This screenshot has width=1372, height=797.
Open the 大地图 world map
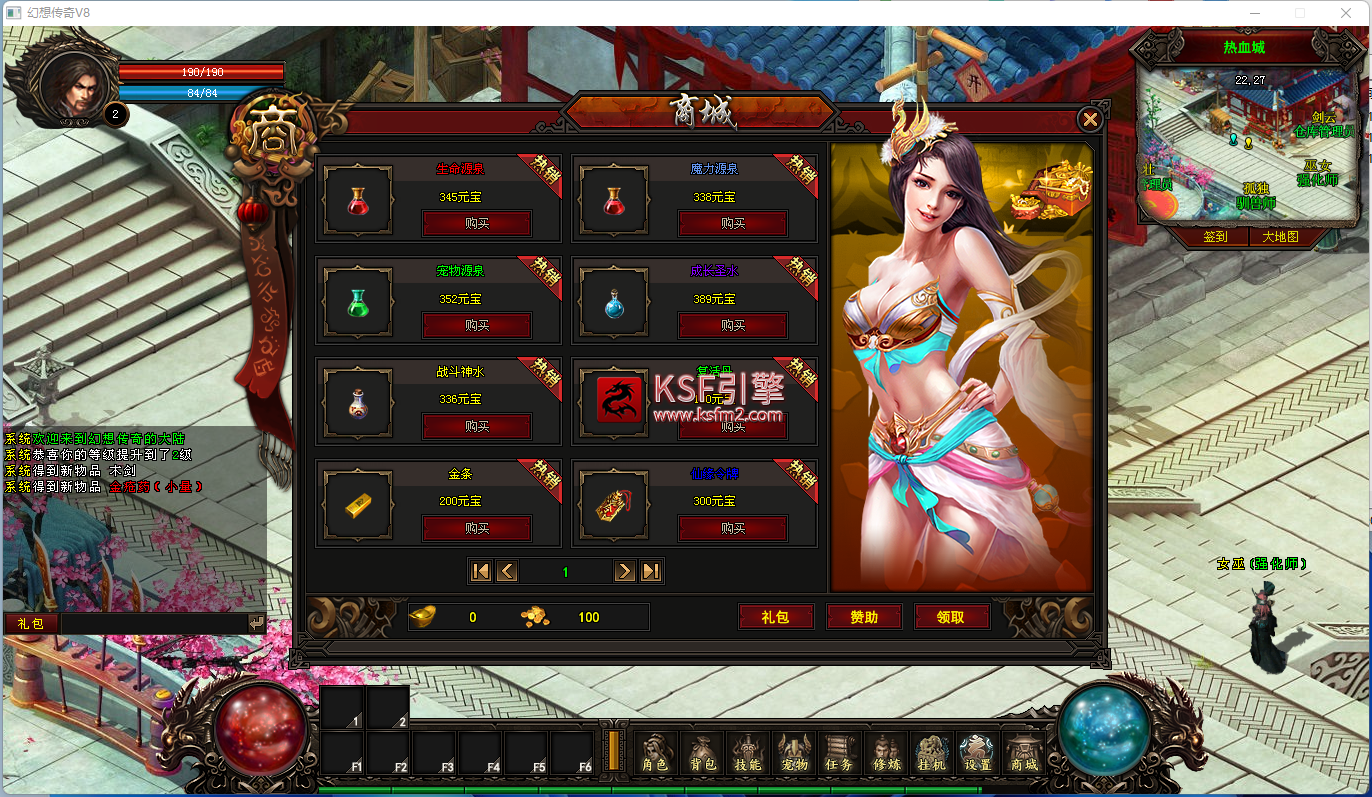point(1280,237)
